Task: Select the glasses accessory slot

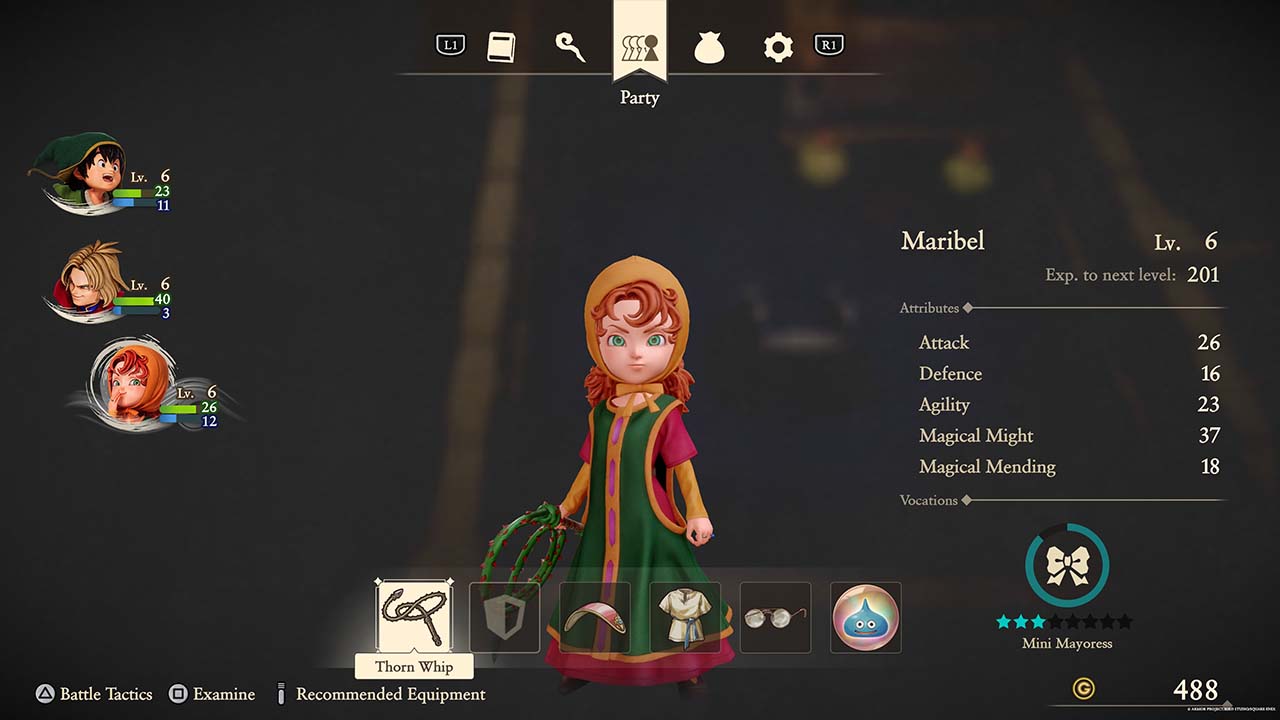Action: [x=775, y=618]
